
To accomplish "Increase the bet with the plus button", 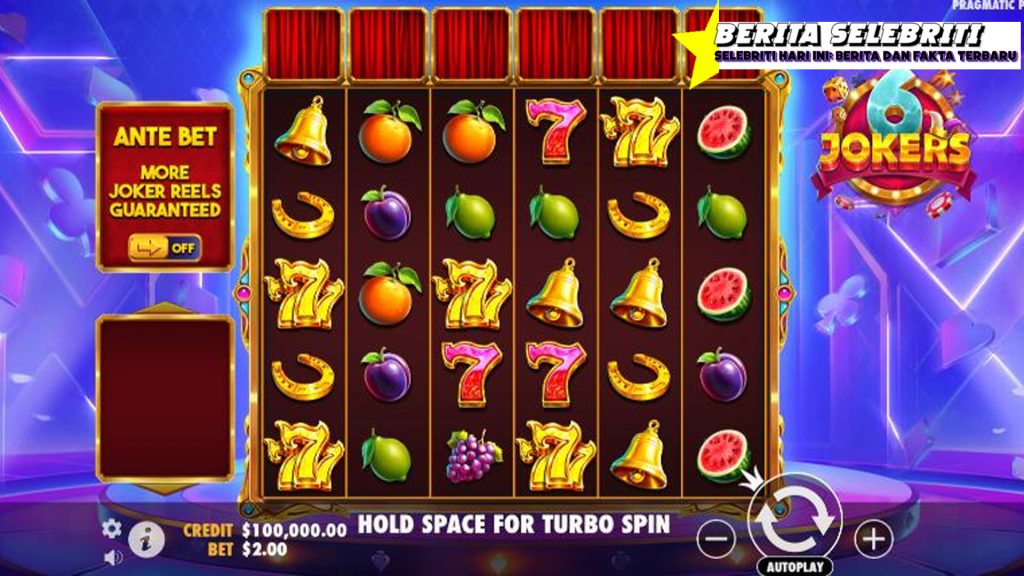I will (873, 540).
